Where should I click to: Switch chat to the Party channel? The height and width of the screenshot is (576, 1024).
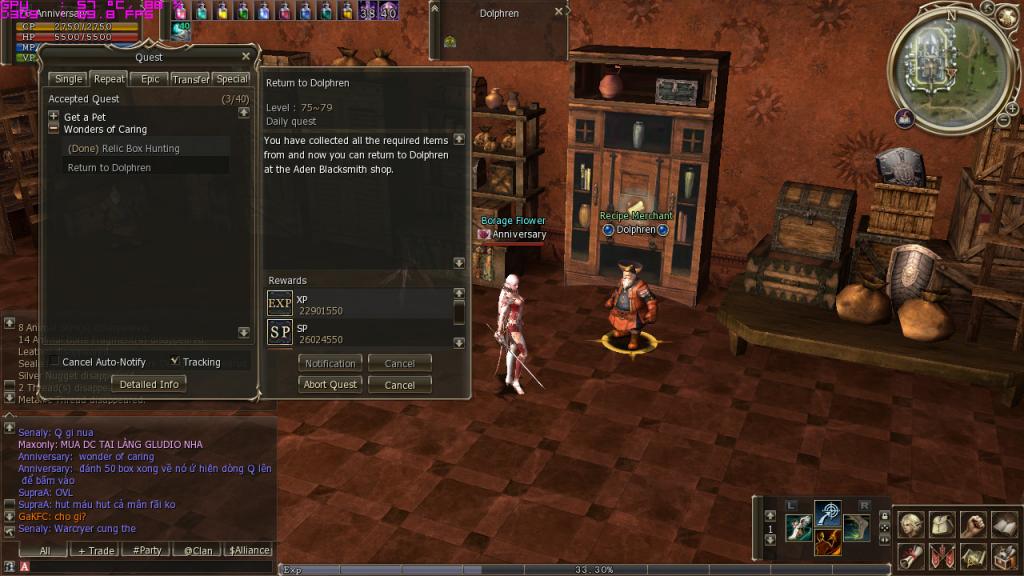tap(147, 550)
